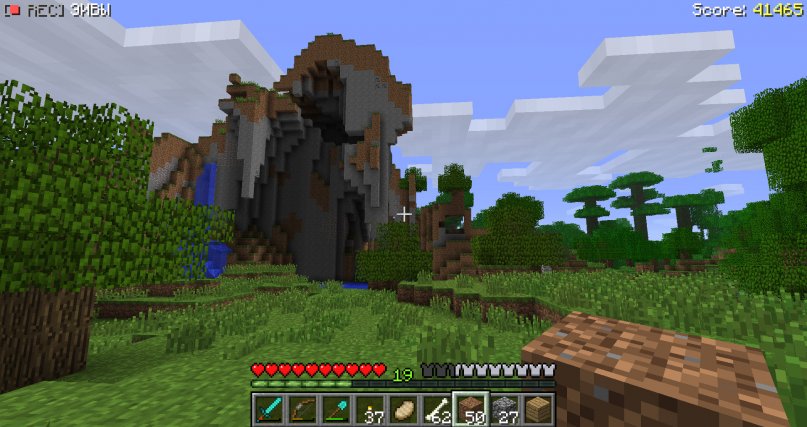Image resolution: width=807 pixels, height=427 pixels.
Task: Select the cobblestone stack of 27
Action: point(505,408)
